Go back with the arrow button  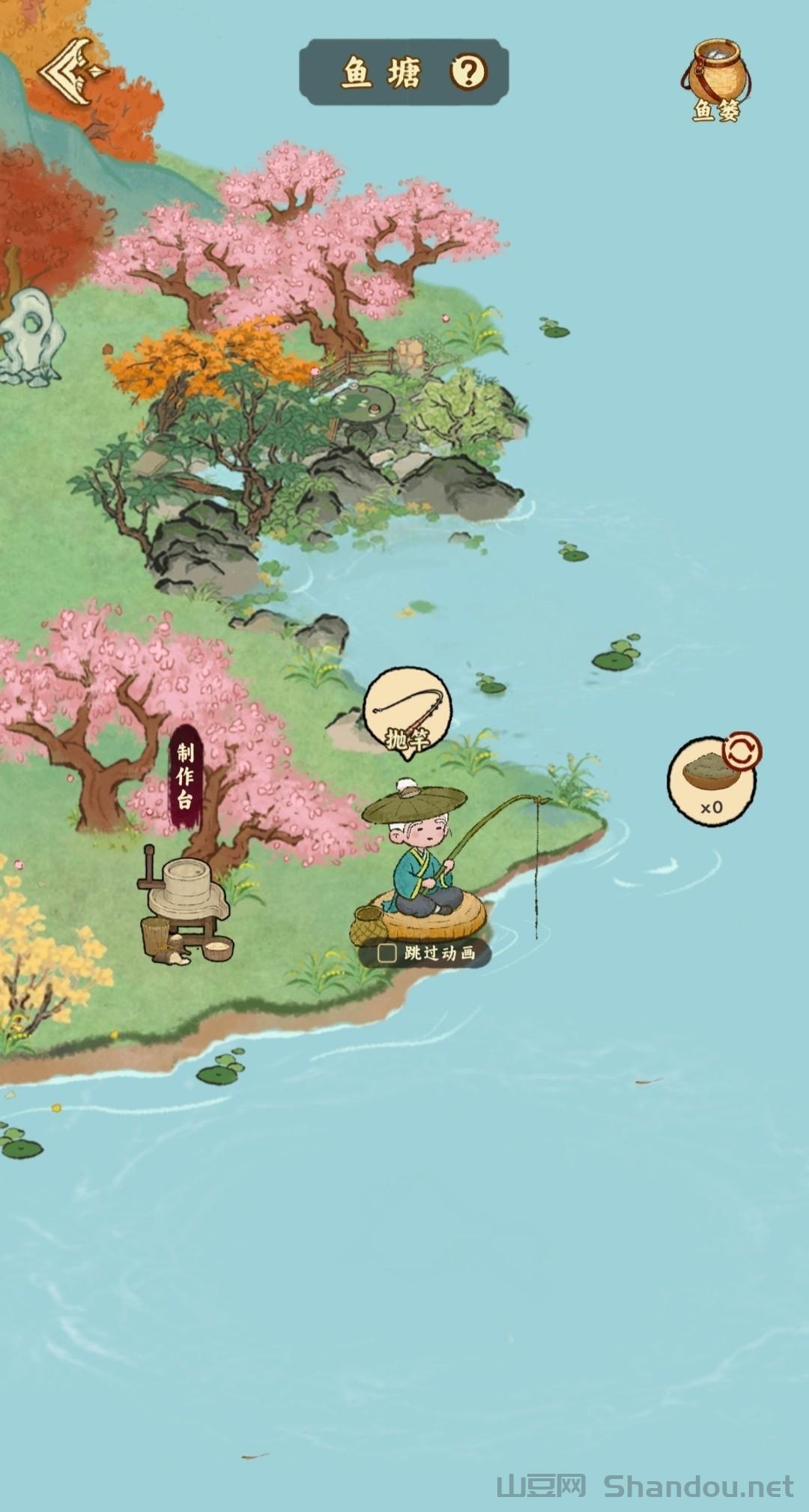coord(73,72)
